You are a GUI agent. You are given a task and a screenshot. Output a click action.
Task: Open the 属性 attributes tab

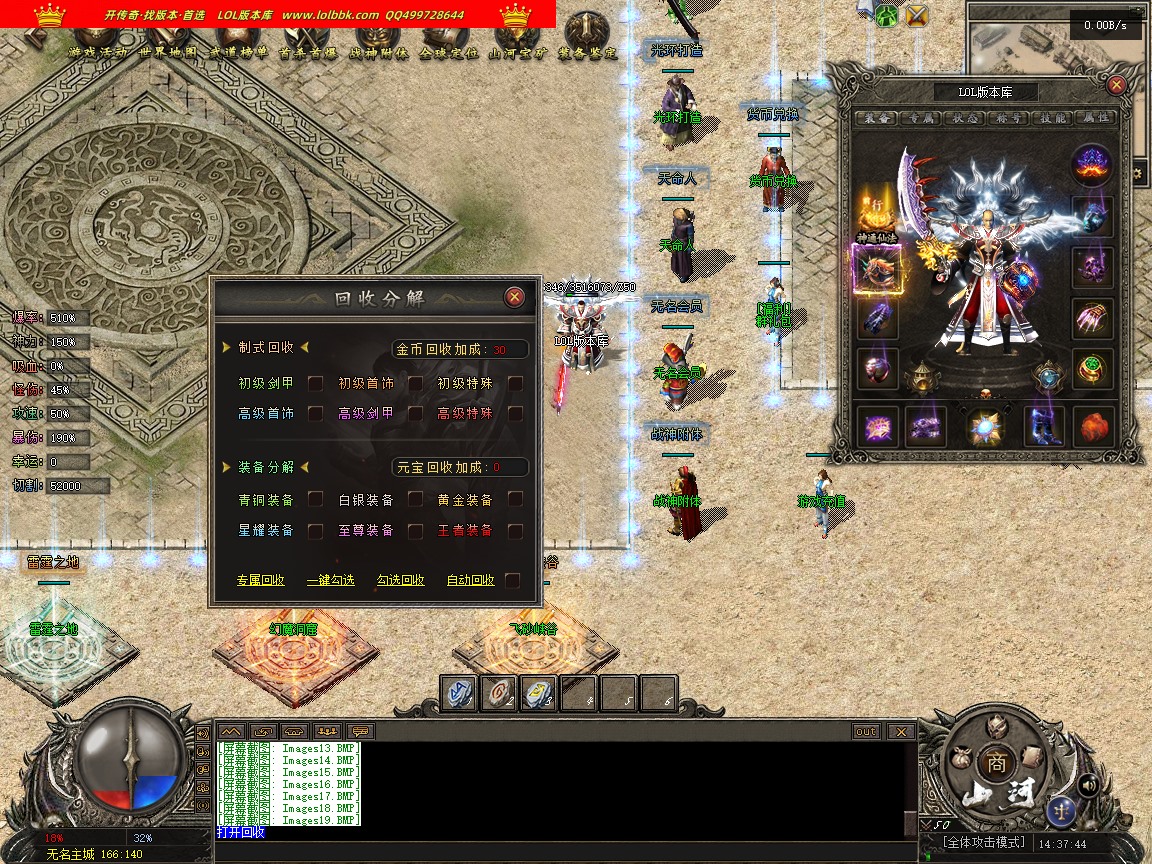pos(1095,118)
